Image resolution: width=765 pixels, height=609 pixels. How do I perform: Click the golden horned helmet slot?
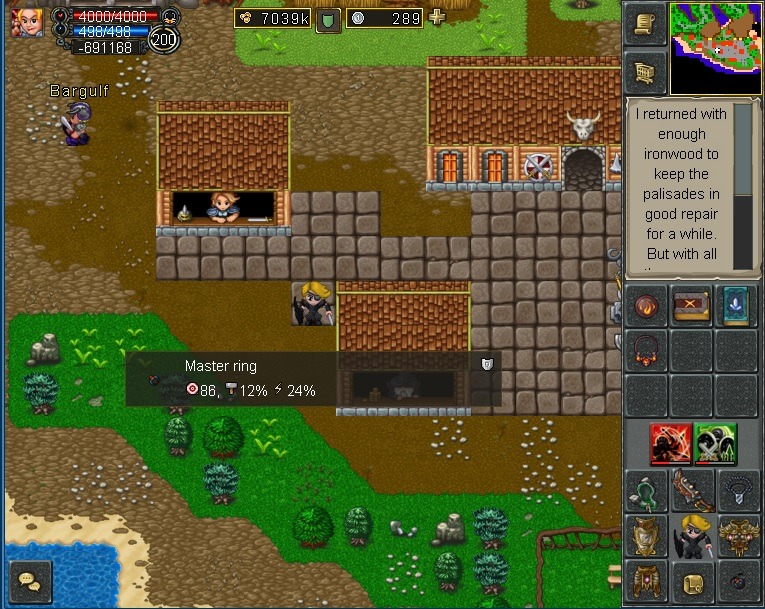coord(737,536)
